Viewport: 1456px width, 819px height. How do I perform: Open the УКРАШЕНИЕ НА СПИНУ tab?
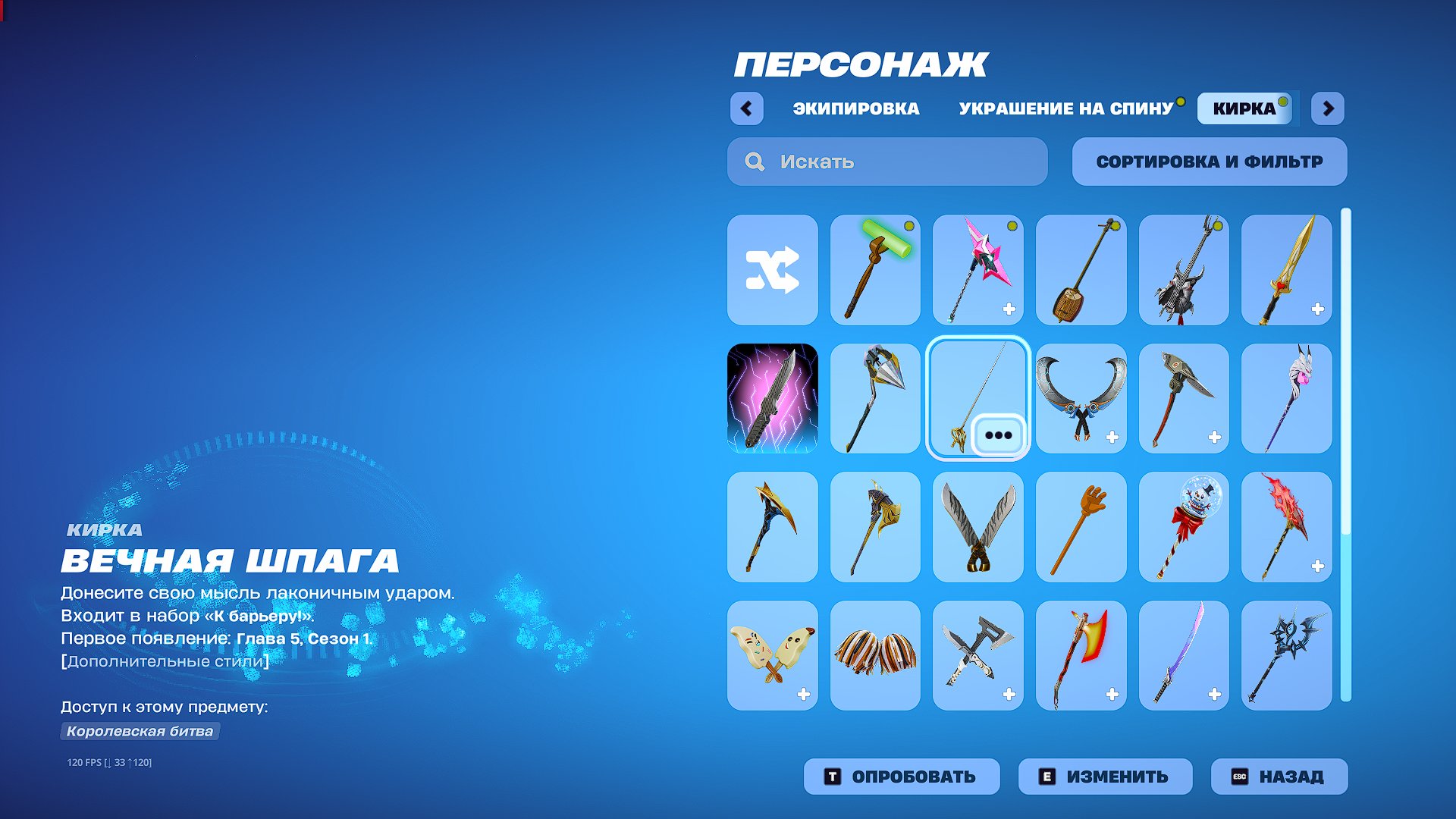coord(1065,108)
